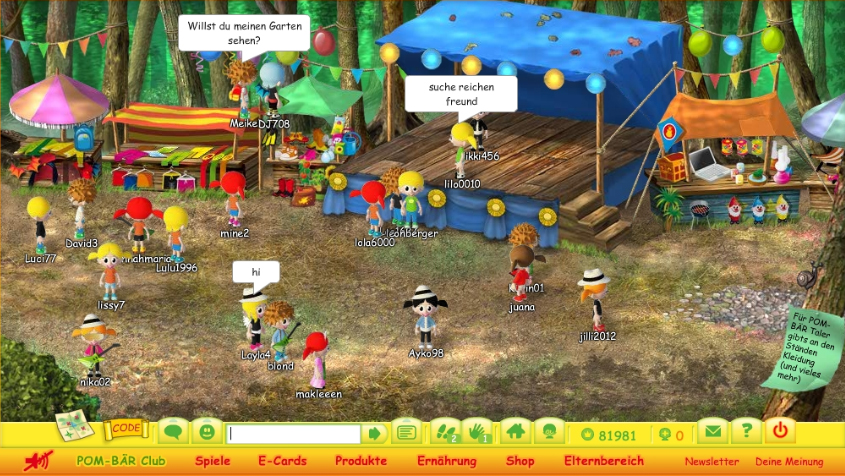Show help via the question mark button
This screenshot has height=476, width=845.
(x=745, y=433)
